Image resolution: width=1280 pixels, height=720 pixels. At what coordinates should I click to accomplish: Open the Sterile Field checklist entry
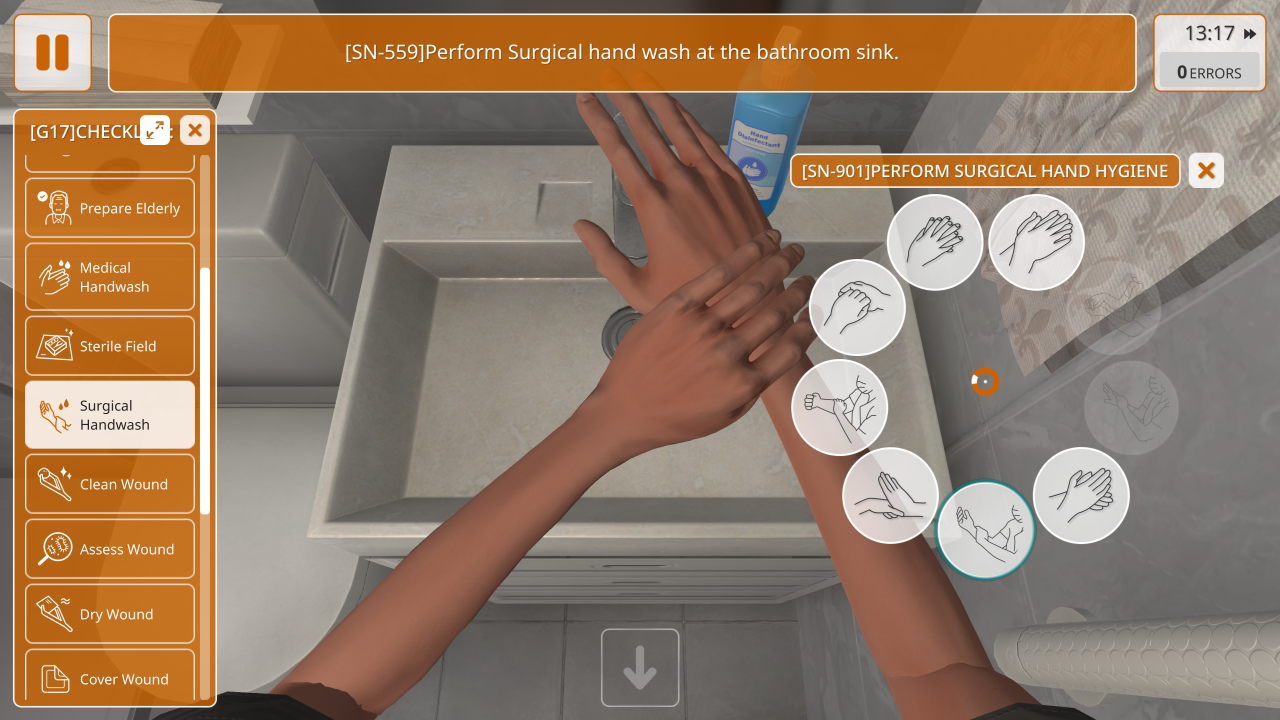tap(110, 346)
